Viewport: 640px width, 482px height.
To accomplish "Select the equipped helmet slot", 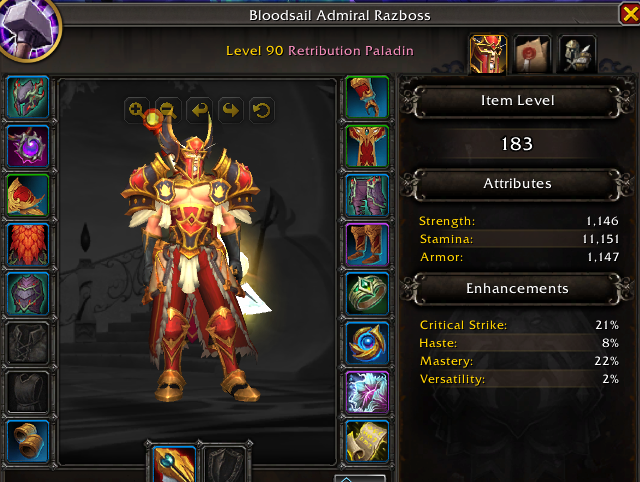I will [28, 97].
